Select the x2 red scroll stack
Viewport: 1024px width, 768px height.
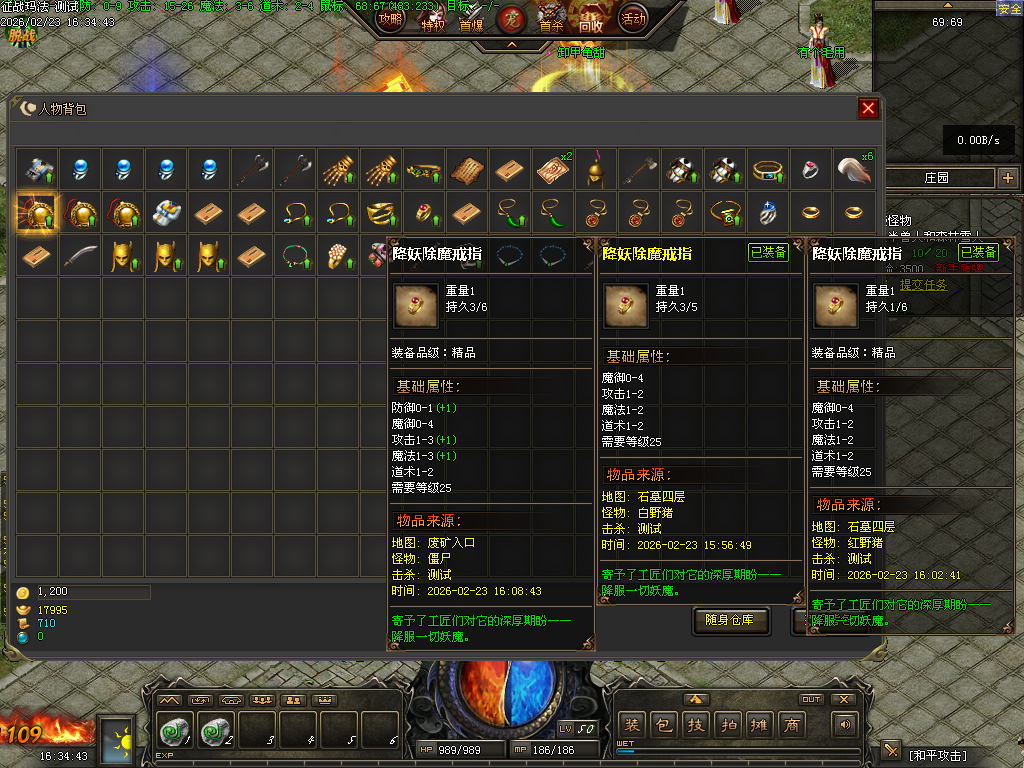(x=553, y=169)
